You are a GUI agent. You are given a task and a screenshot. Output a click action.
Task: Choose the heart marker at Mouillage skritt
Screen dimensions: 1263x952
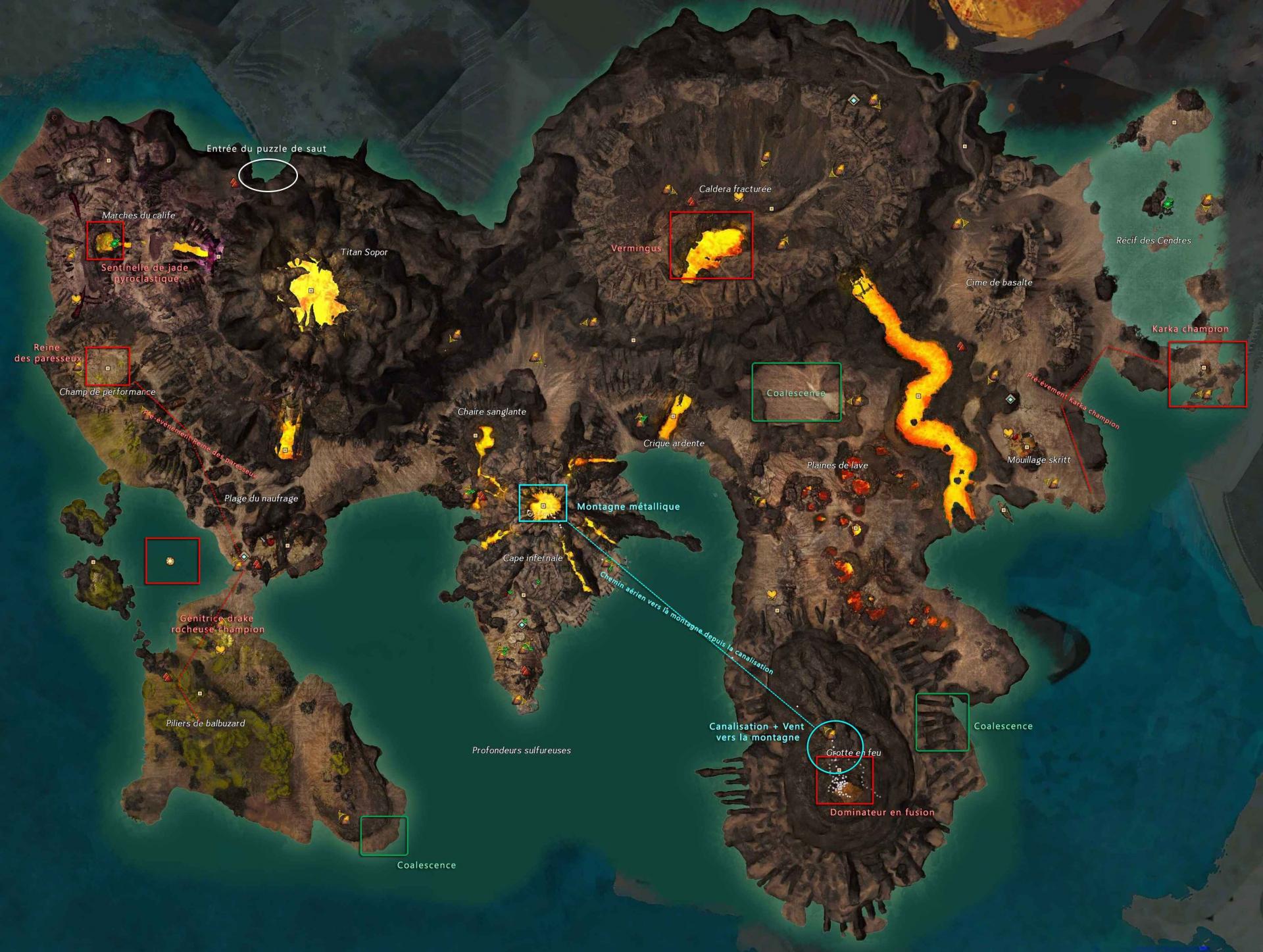pos(1008,432)
